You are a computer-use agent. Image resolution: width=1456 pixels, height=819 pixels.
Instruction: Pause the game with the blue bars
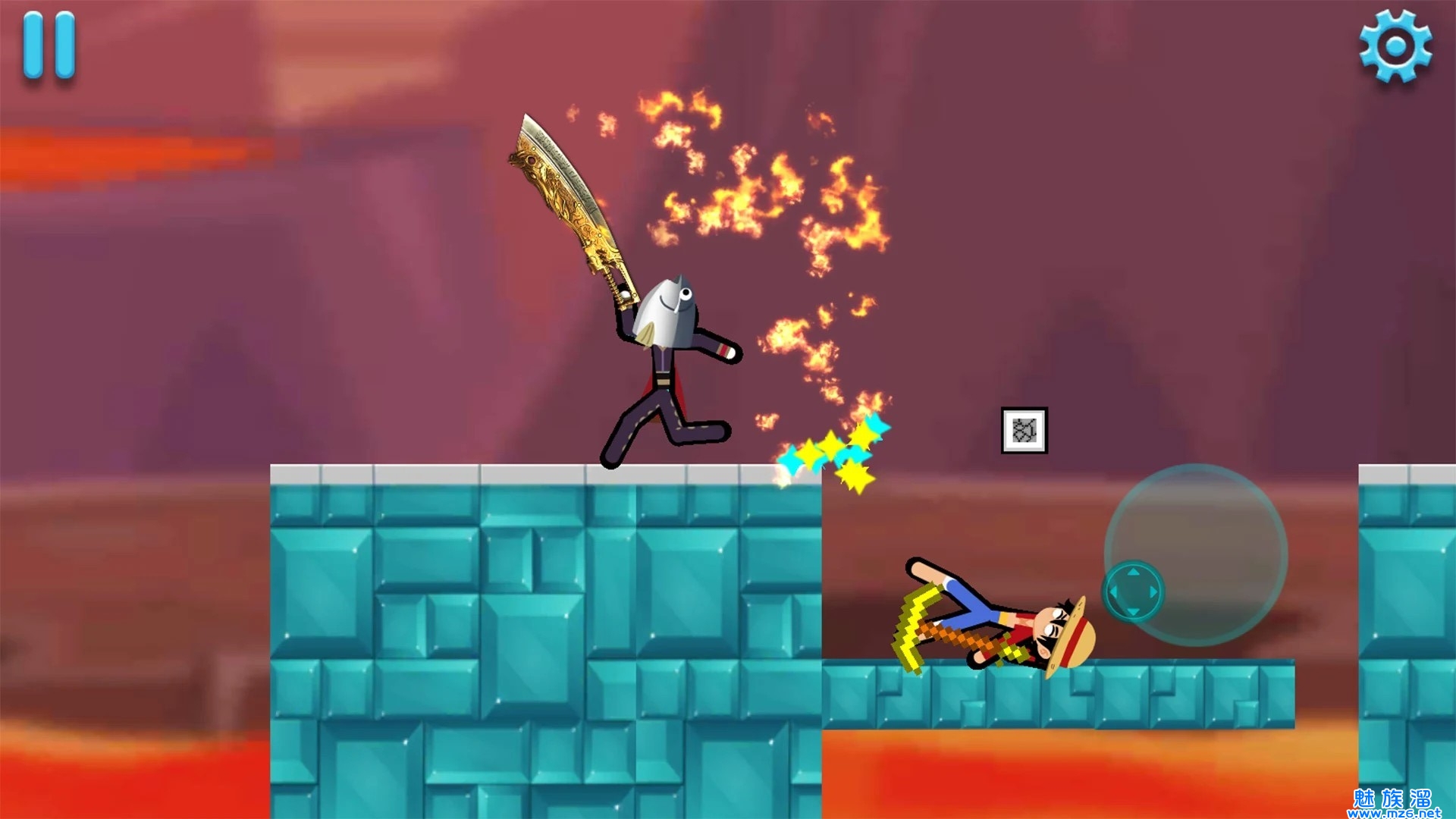click(x=49, y=45)
